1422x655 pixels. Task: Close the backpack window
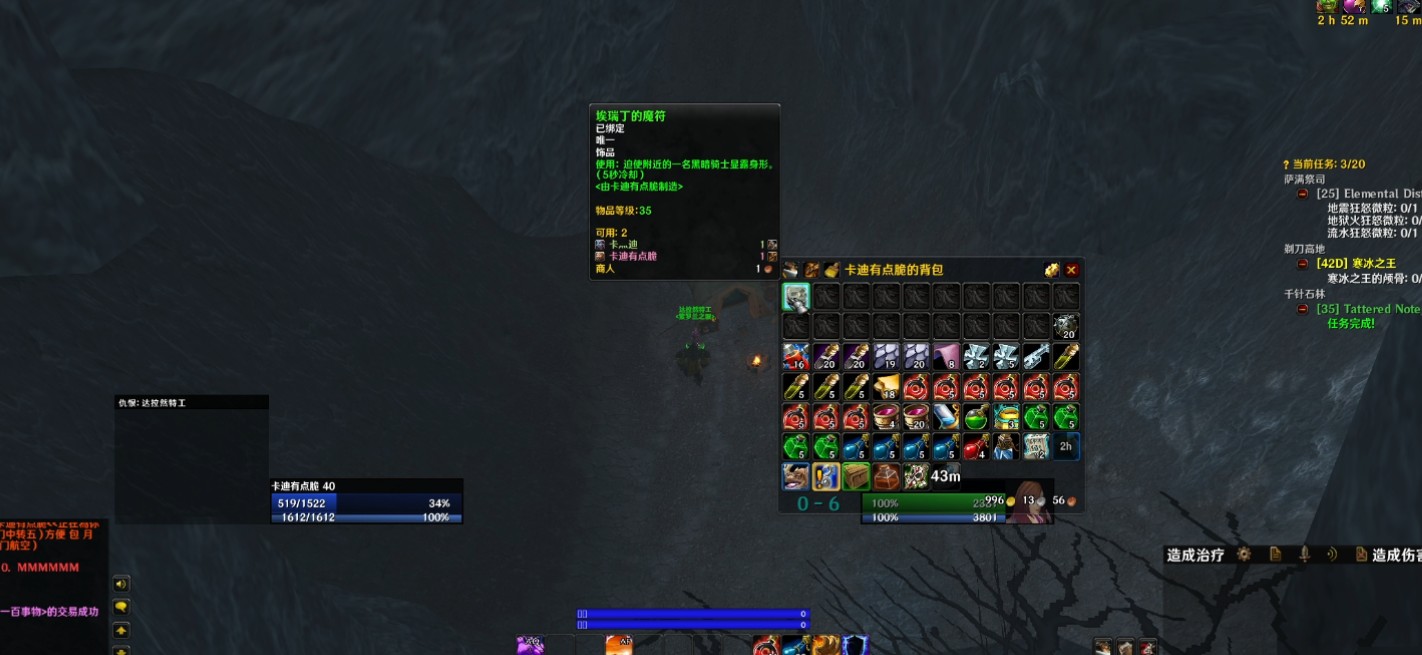(1071, 270)
